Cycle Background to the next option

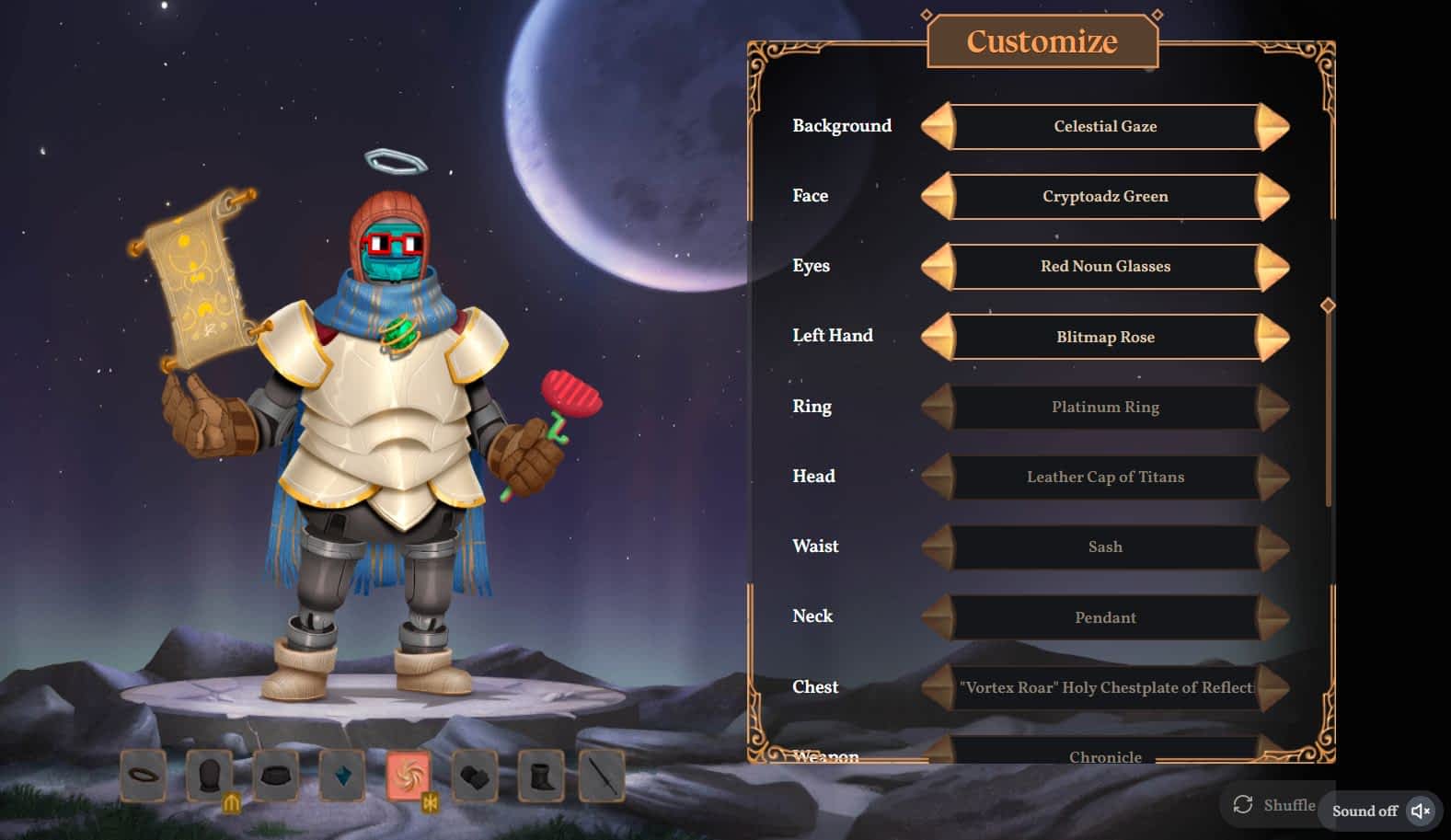click(1273, 127)
